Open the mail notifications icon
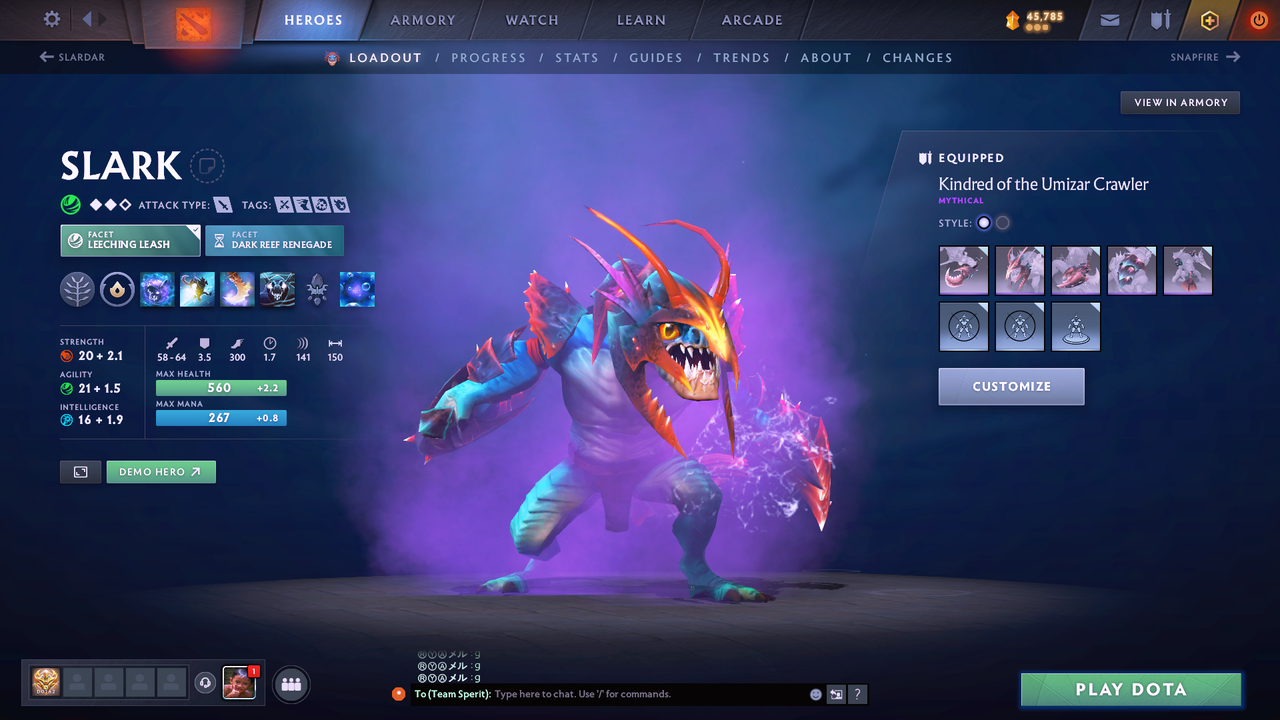 coord(1108,20)
